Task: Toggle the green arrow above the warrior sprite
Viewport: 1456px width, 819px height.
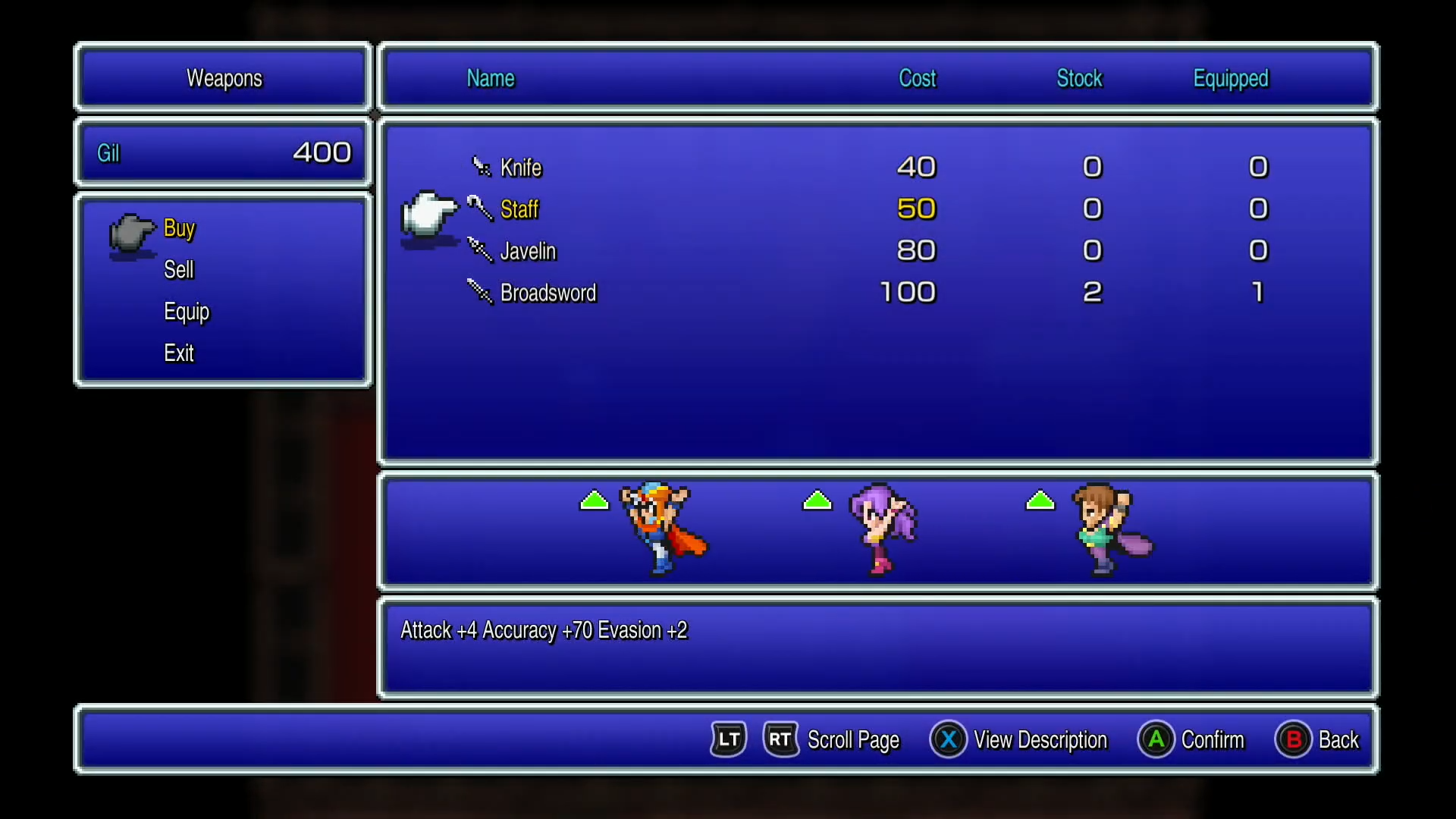Action: point(594,500)
